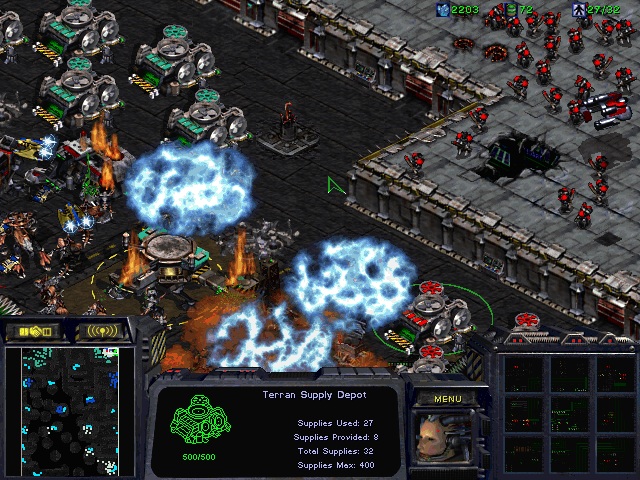This screenshot has width=640, height=480.
Task: Open the game MENU
Action: tap(447, 399)
